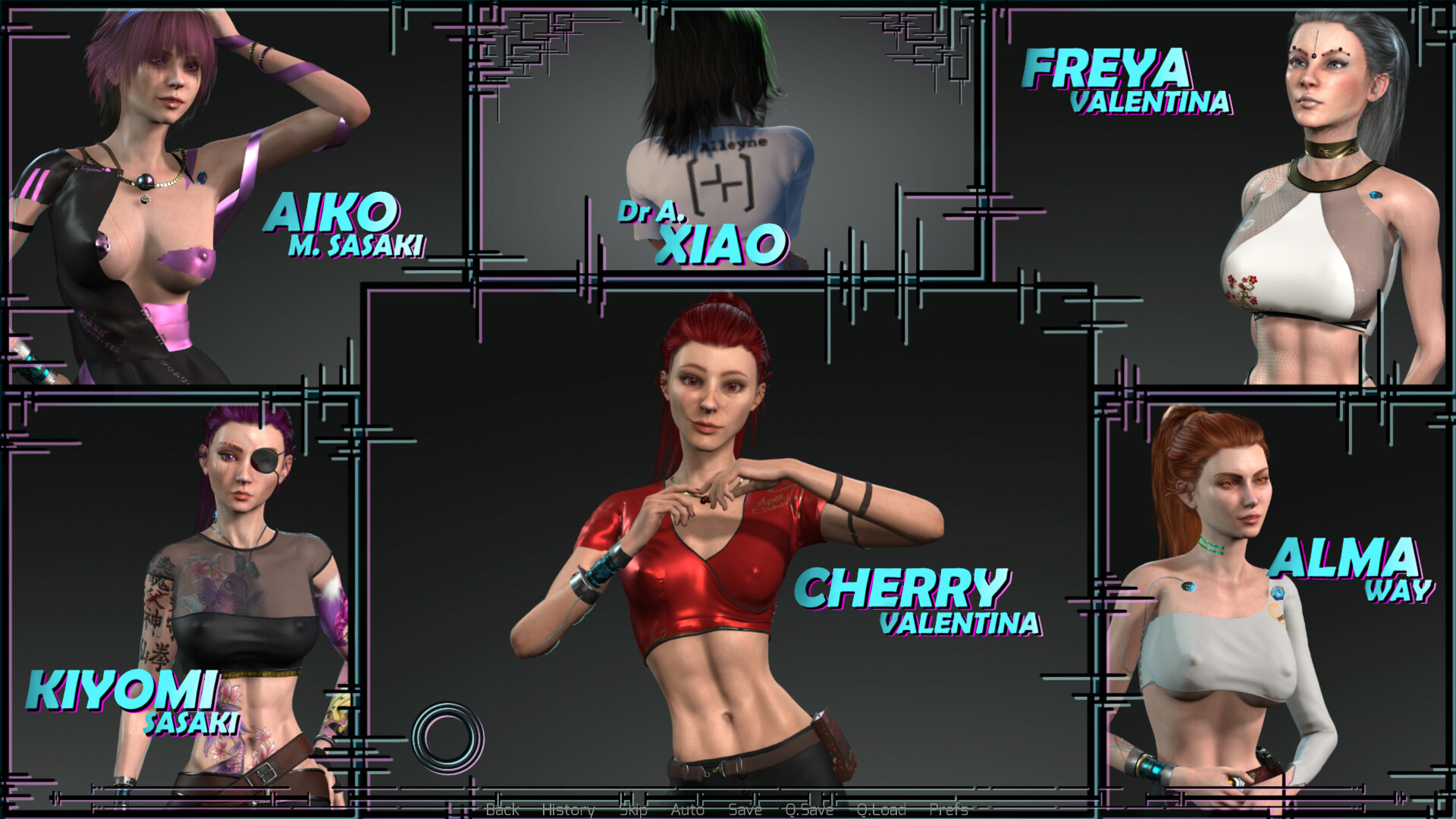Viewport: 1456px width, 819px height.
Task: Open the History dialogue log
Action: [569, 810]
